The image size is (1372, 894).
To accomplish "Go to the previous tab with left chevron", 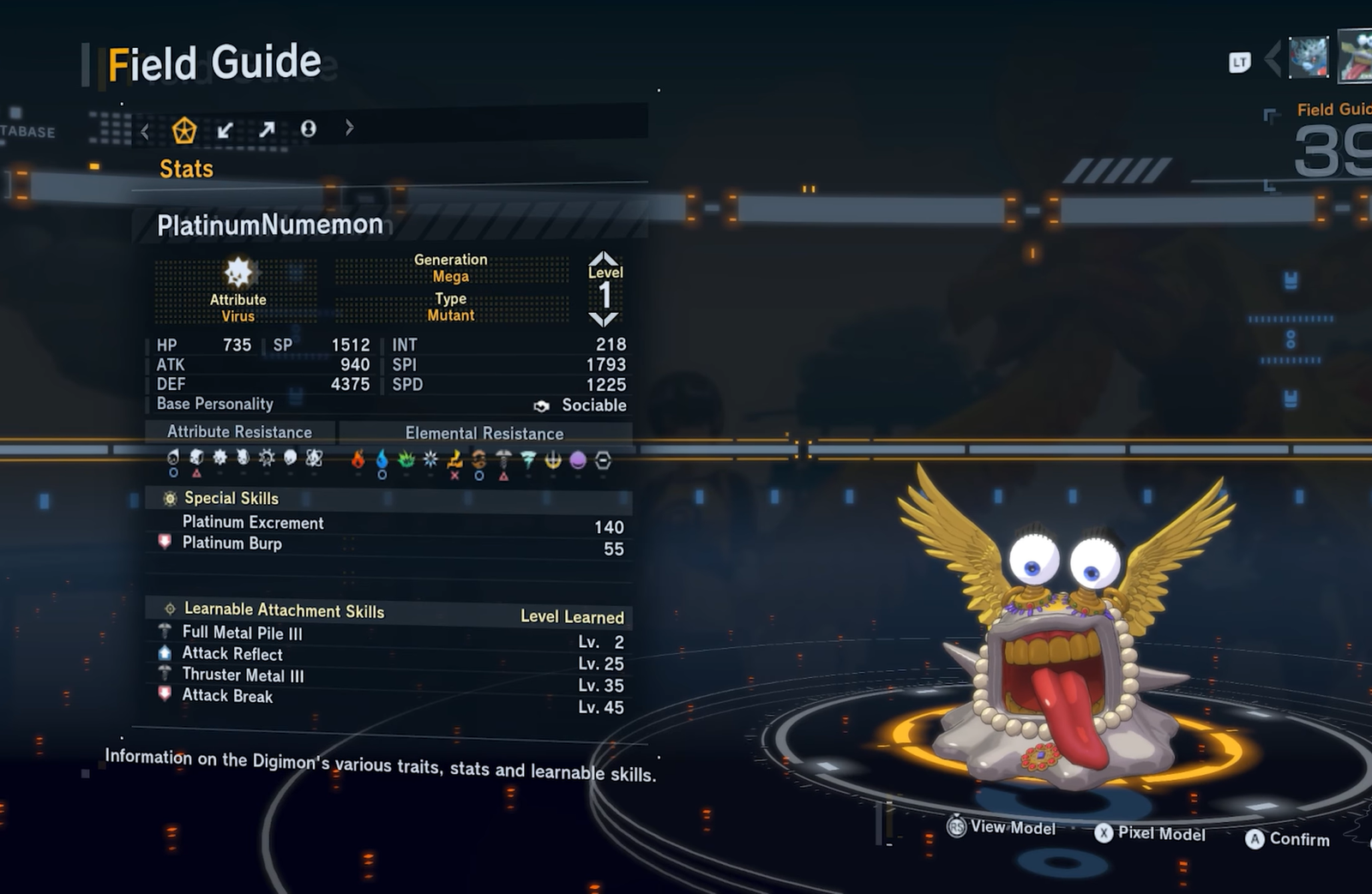I will [145, 131].
